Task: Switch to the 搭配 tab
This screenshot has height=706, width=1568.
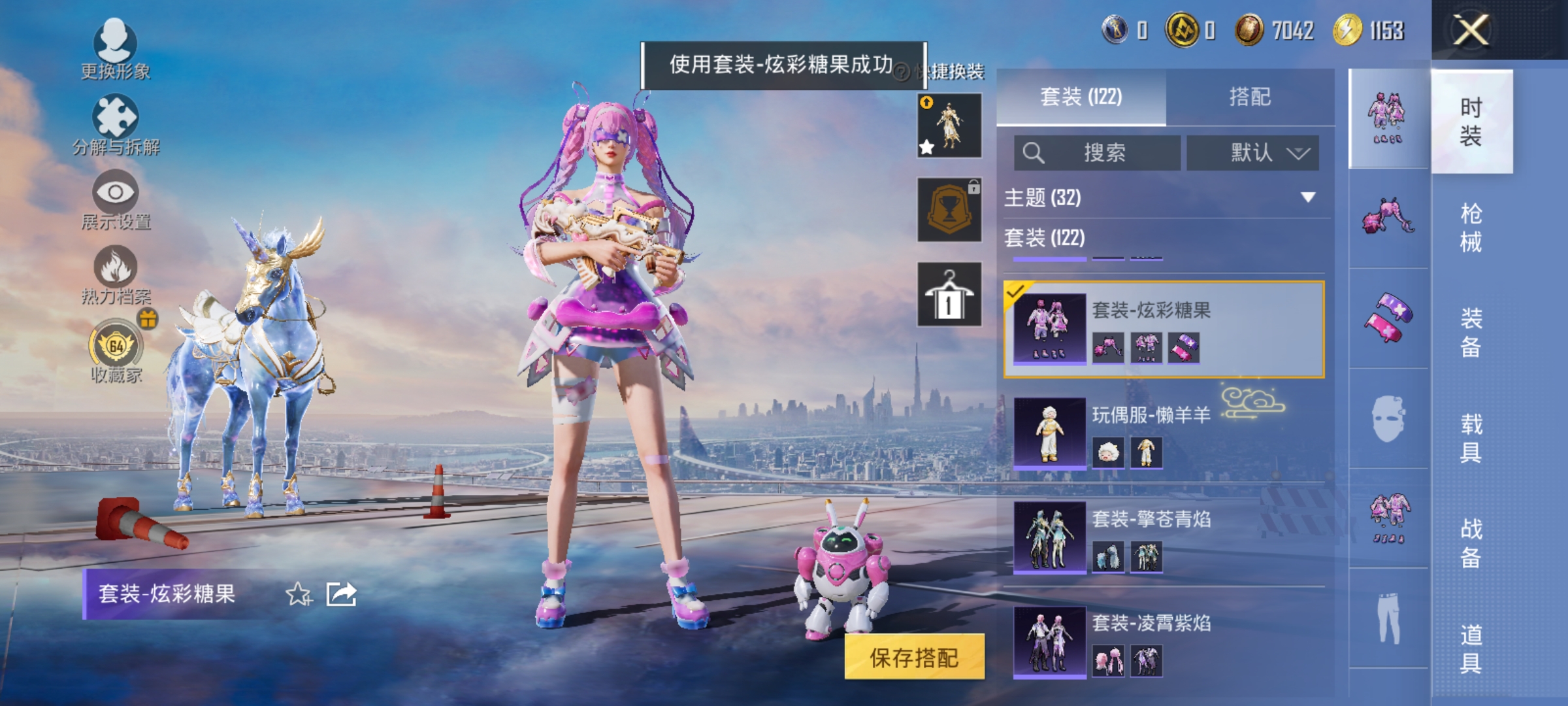Action: 1258,97
